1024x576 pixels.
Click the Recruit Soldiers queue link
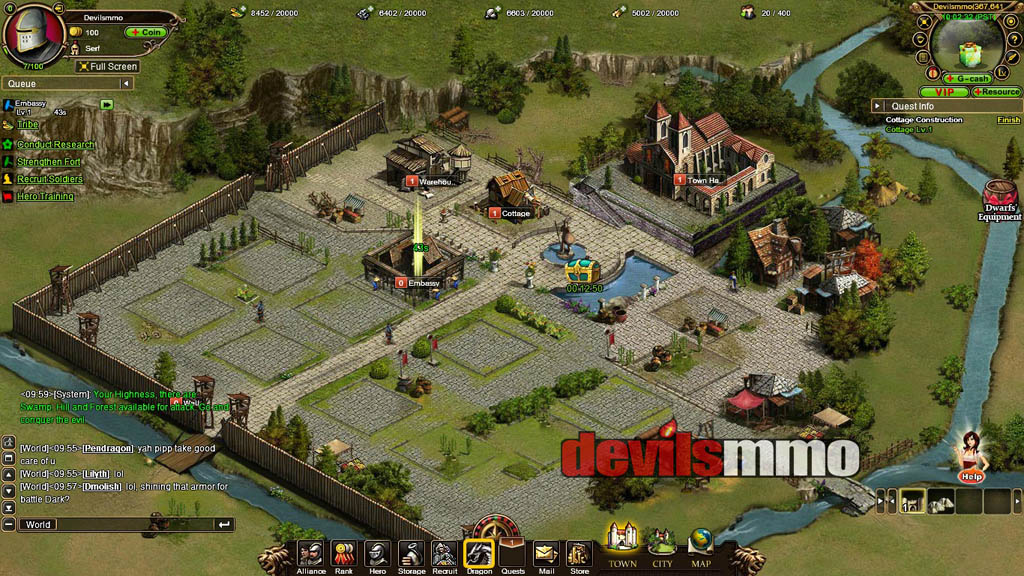click(50, 179)
